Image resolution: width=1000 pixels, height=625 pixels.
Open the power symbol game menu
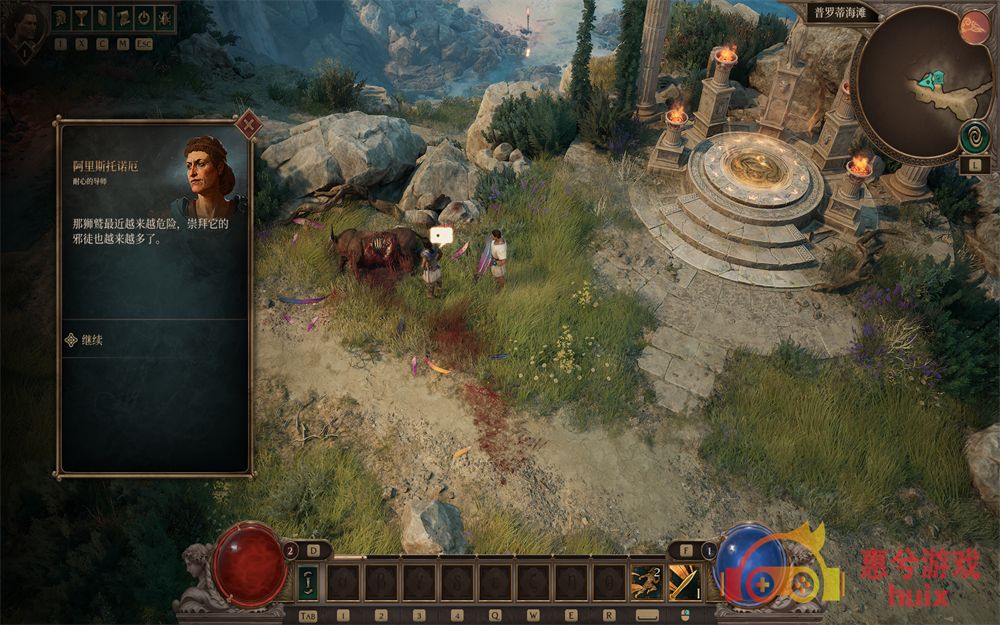point(144,18)
